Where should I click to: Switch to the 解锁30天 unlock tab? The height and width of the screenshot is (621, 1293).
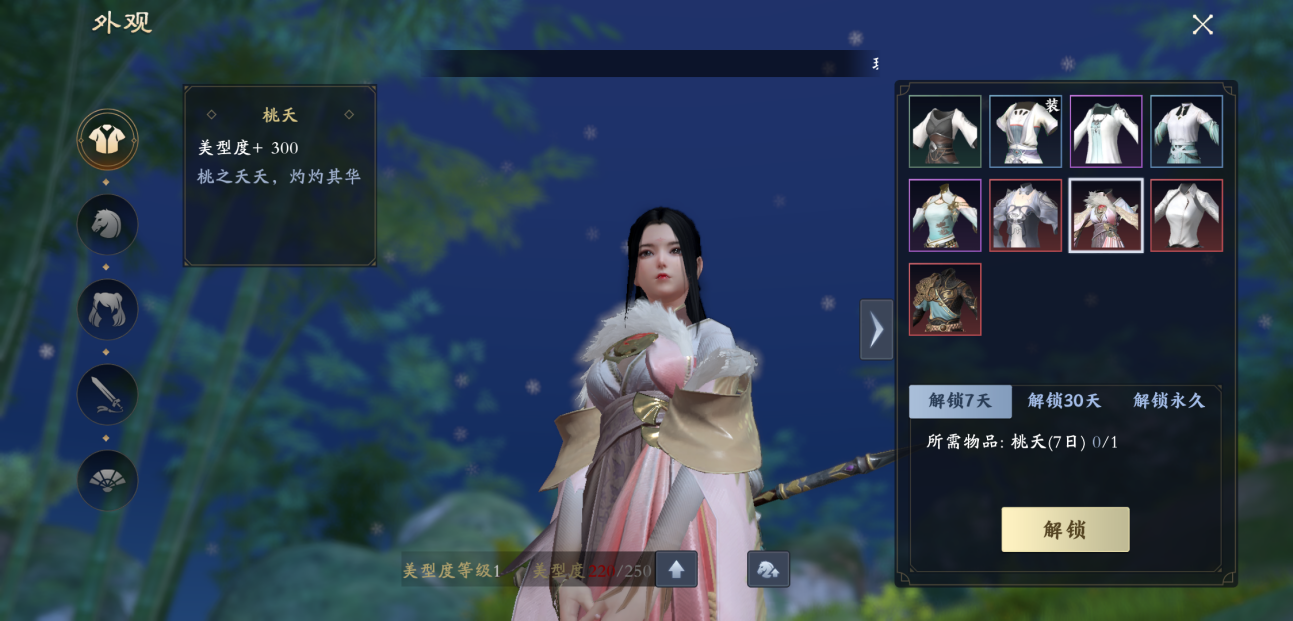(x=1064, y=401)
